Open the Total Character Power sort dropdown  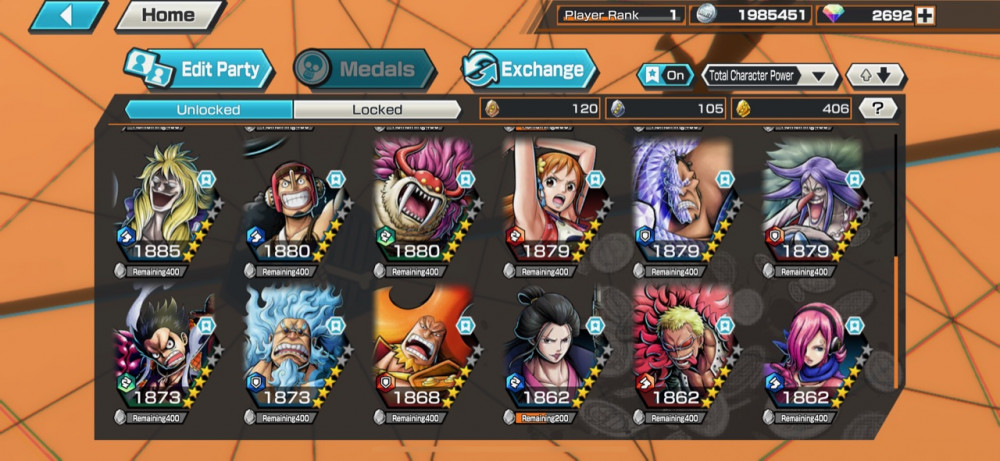770,75
